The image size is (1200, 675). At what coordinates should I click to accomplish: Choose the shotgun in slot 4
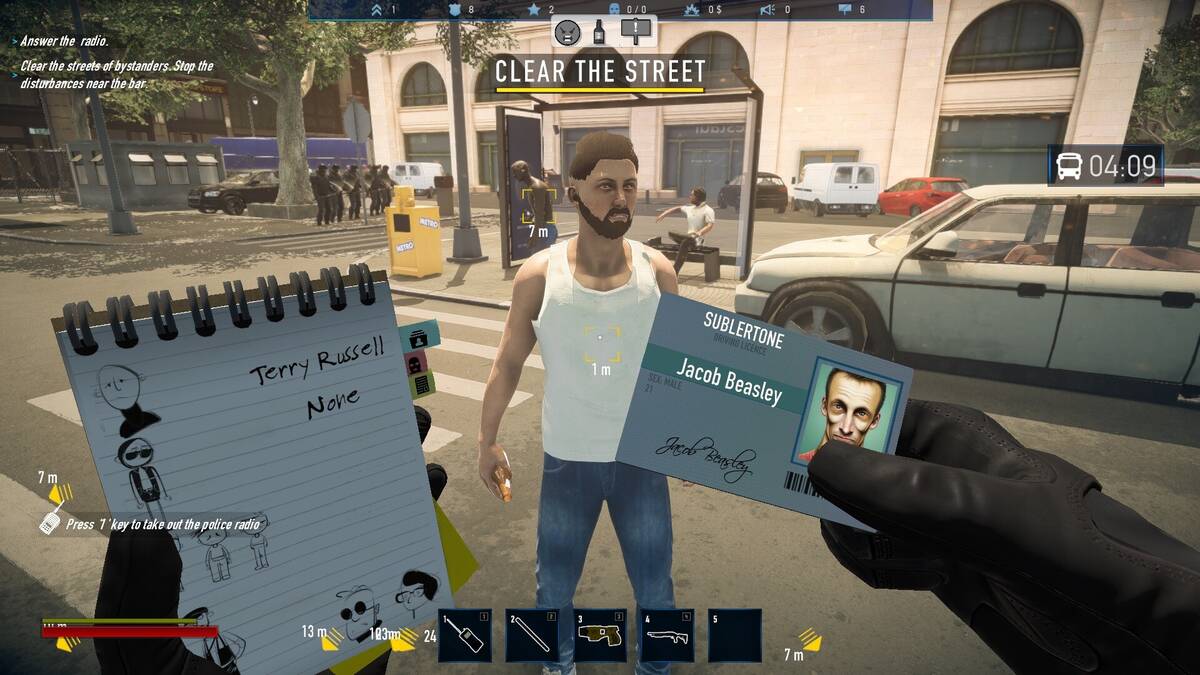point(667,636)
